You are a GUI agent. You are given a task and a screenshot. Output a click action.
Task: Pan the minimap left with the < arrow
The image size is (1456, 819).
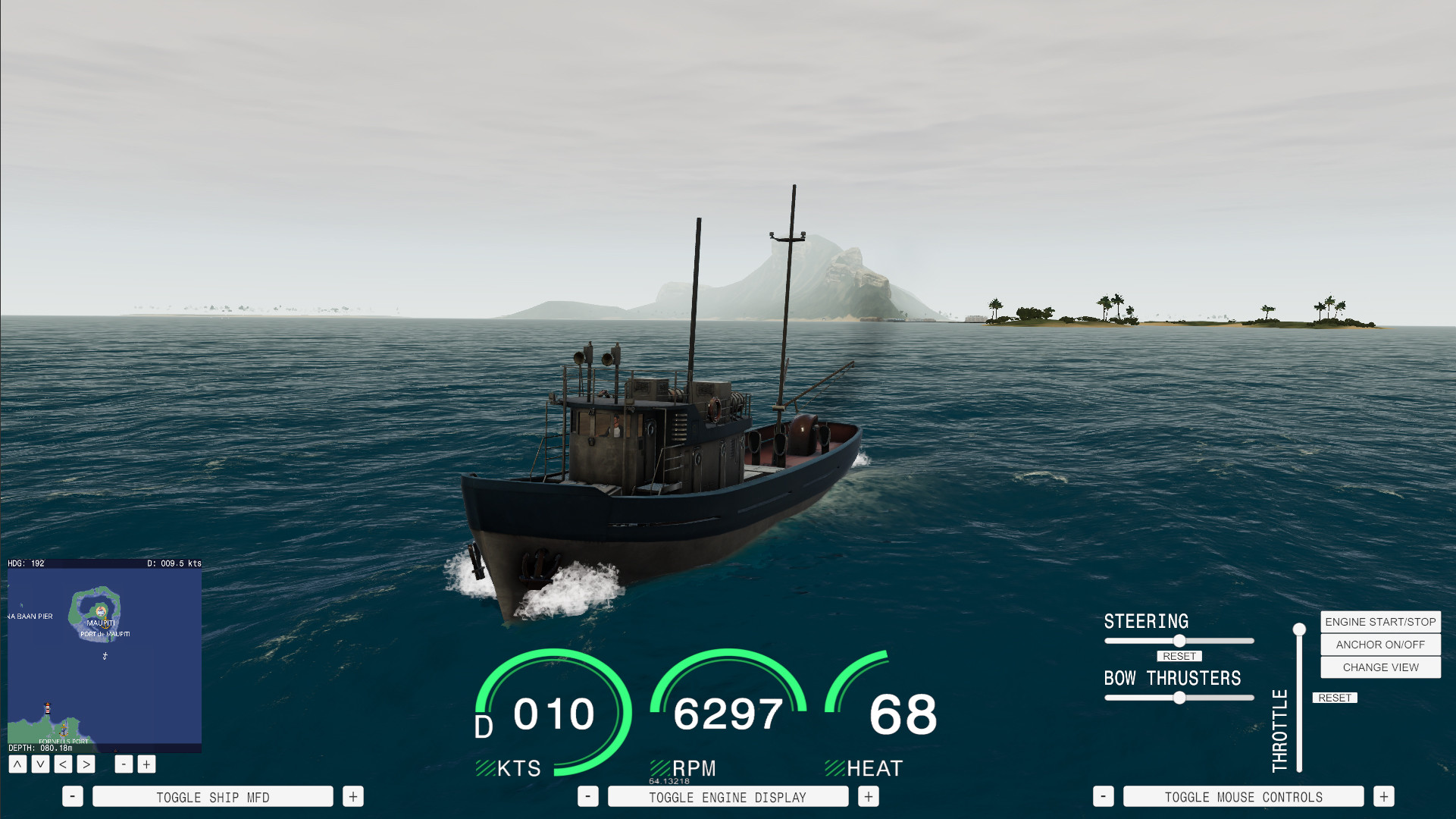coord(62,764)
